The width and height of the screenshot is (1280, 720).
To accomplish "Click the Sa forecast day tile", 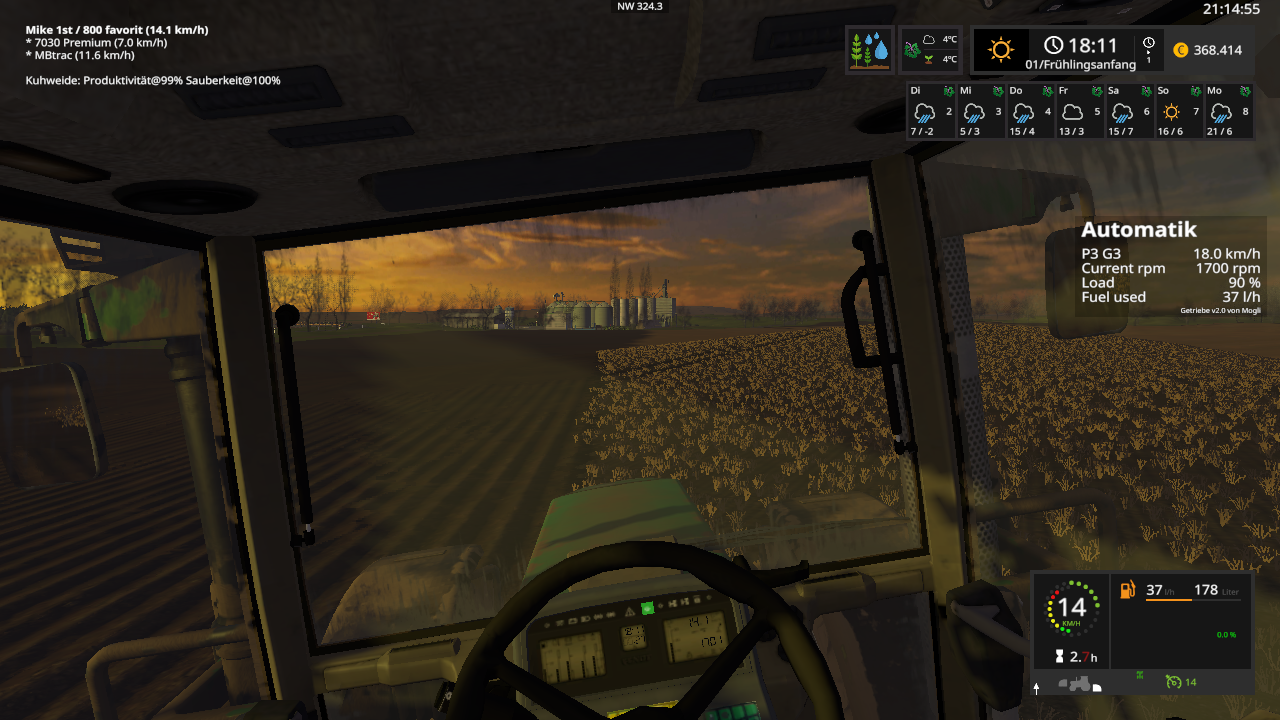I will tap(1130, 111).
